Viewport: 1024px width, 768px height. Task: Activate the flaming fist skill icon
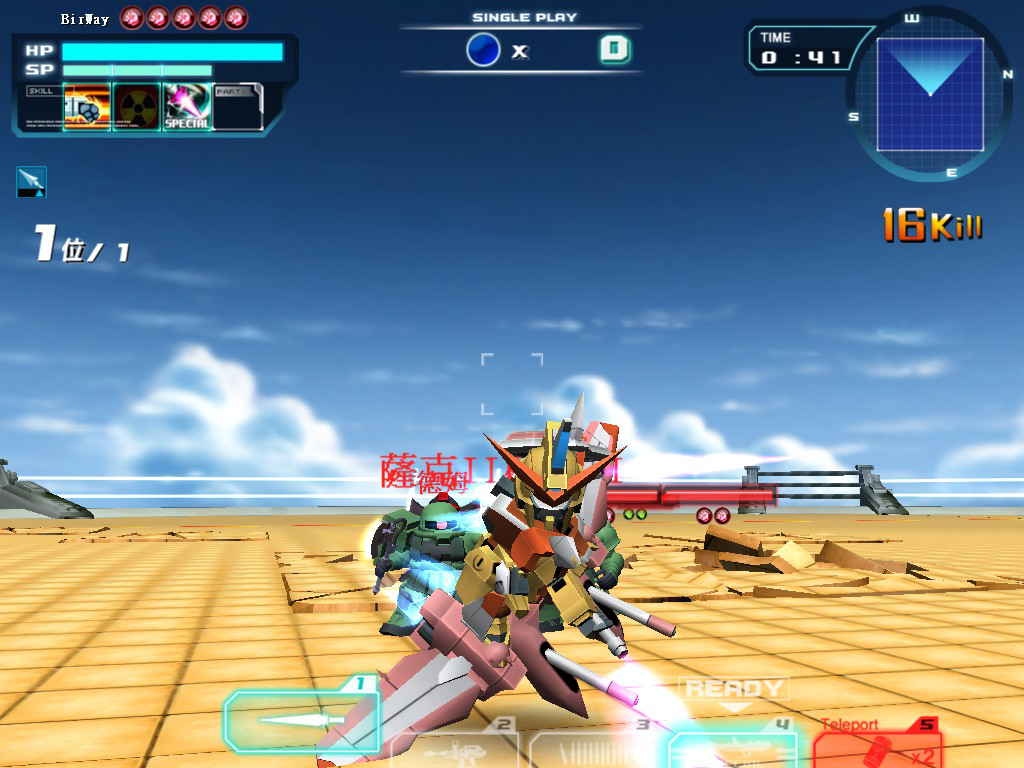pyautogui.click(x=86, y=106)
